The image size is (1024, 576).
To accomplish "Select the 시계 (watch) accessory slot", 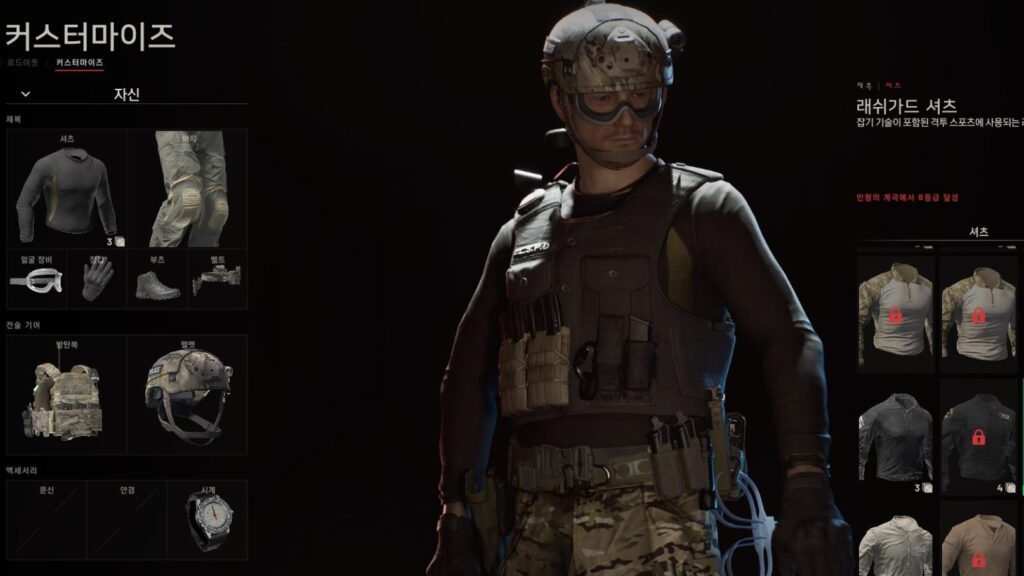I will pyautogui.click(x=207, y=515).
